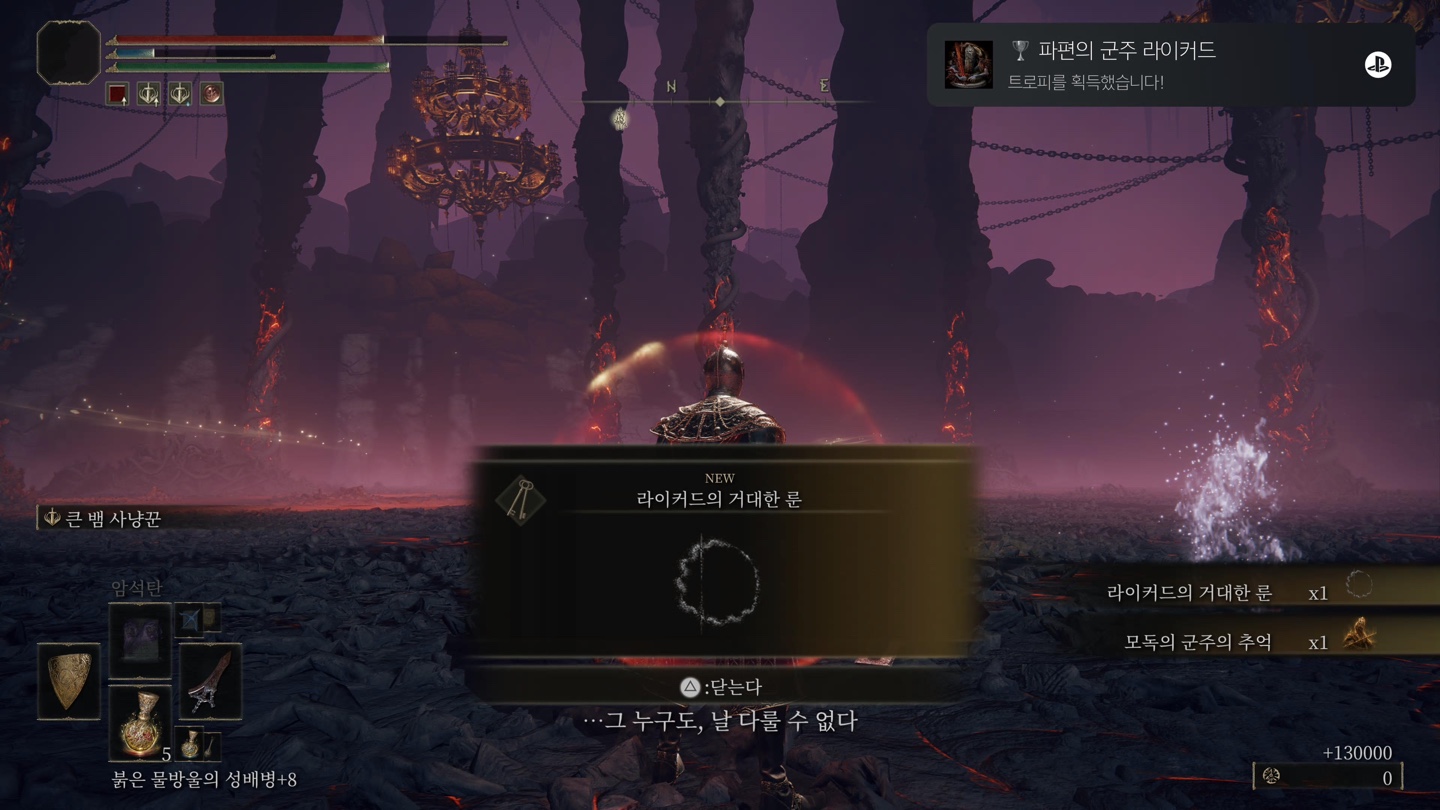Viewport: 1440px width, 810px height.
Task: Click the second anchor-sword buff icon
Action: [x=178, y=93]
